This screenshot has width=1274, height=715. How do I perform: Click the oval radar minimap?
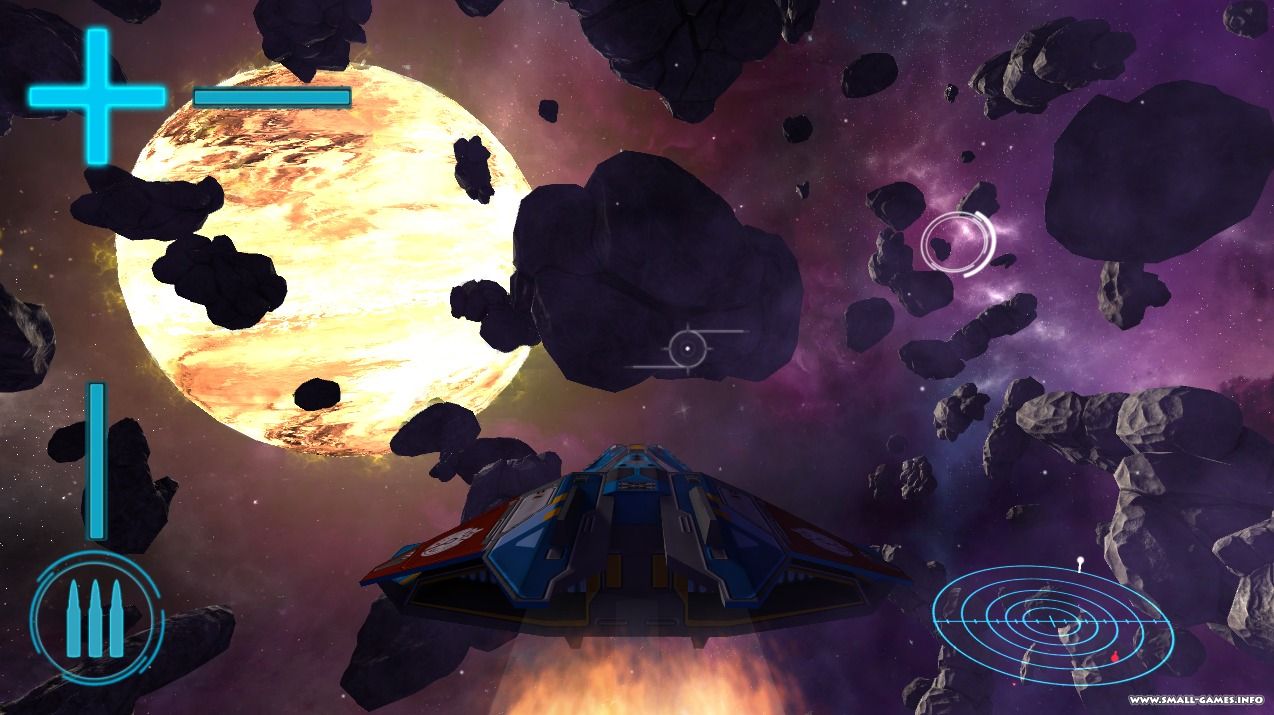point(1053,621)
